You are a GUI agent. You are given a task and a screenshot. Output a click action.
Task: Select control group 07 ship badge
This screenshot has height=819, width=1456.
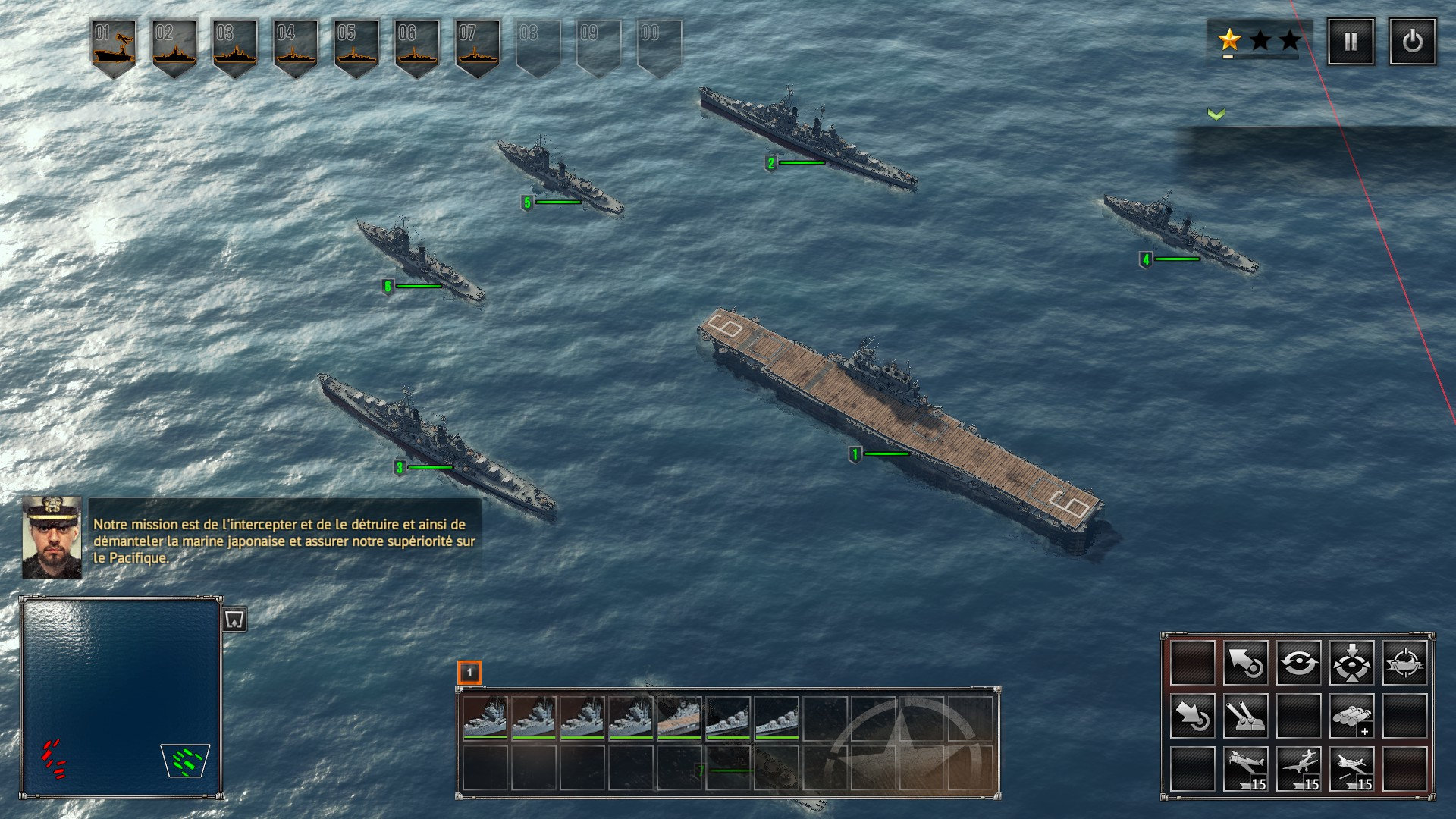pos(478,47)
